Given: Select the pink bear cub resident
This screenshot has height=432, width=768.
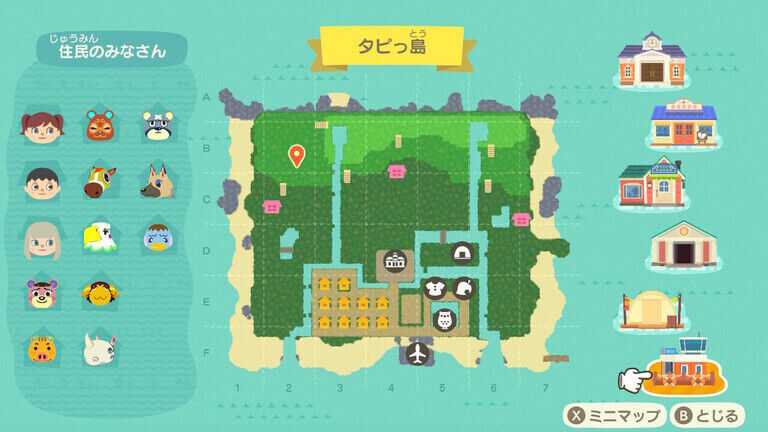Looking at the screenshot, I should (41, 293).
